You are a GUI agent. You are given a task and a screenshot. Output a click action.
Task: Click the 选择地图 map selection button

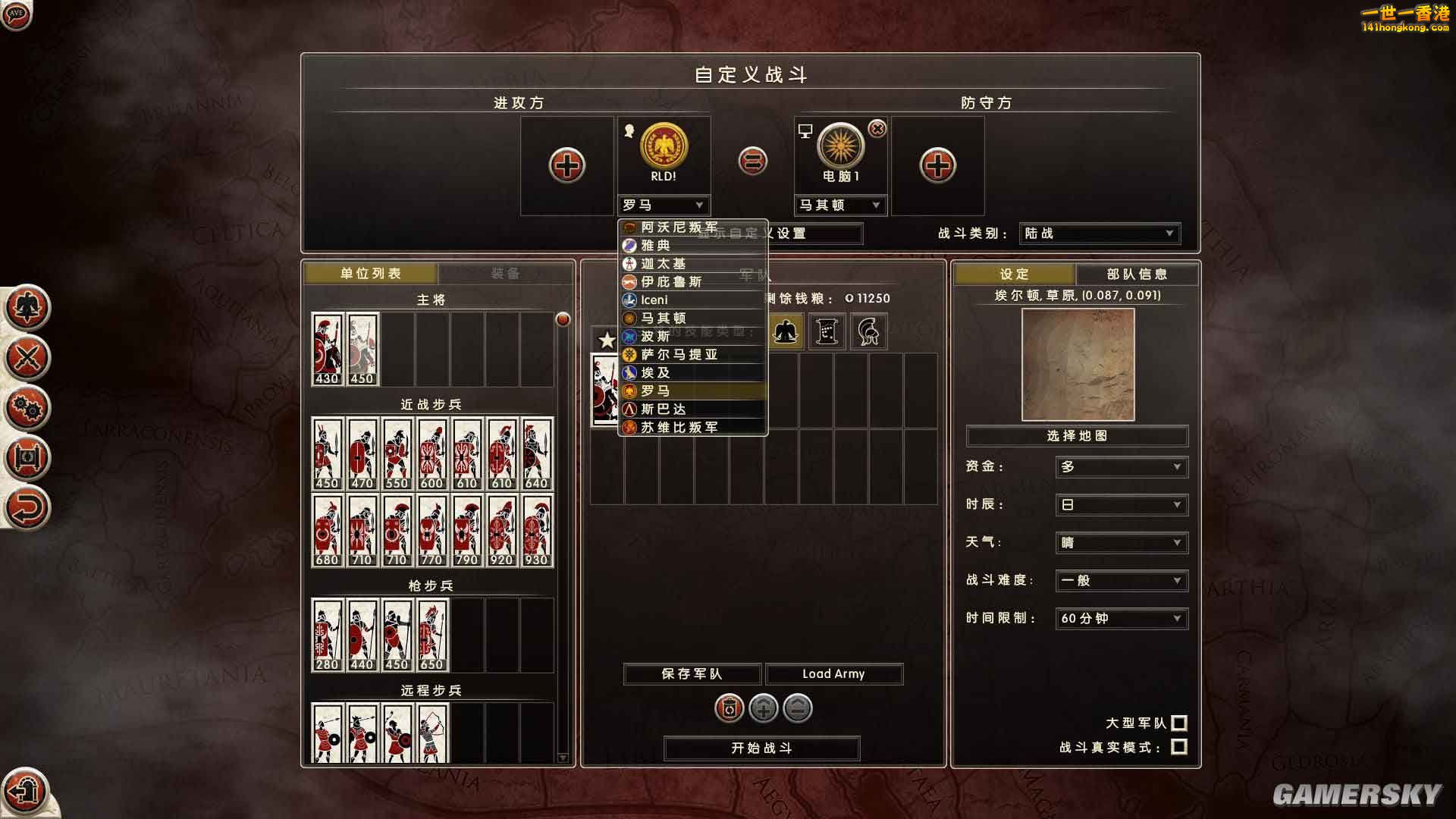coord(1077,436)
